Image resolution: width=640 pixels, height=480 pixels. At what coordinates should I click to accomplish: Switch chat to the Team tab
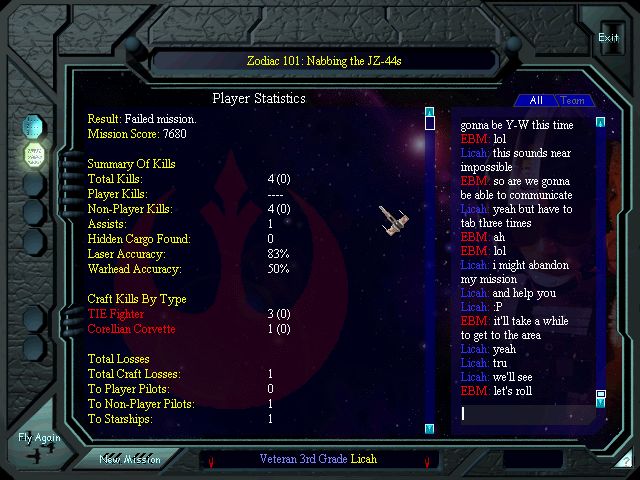pyautogui.click(x=572, y=100)
